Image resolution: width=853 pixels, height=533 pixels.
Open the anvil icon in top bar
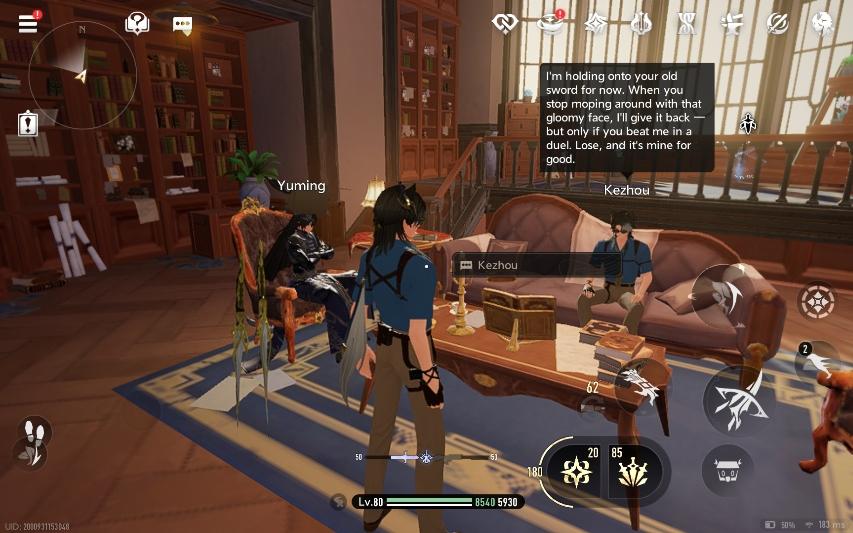point(732,23)
